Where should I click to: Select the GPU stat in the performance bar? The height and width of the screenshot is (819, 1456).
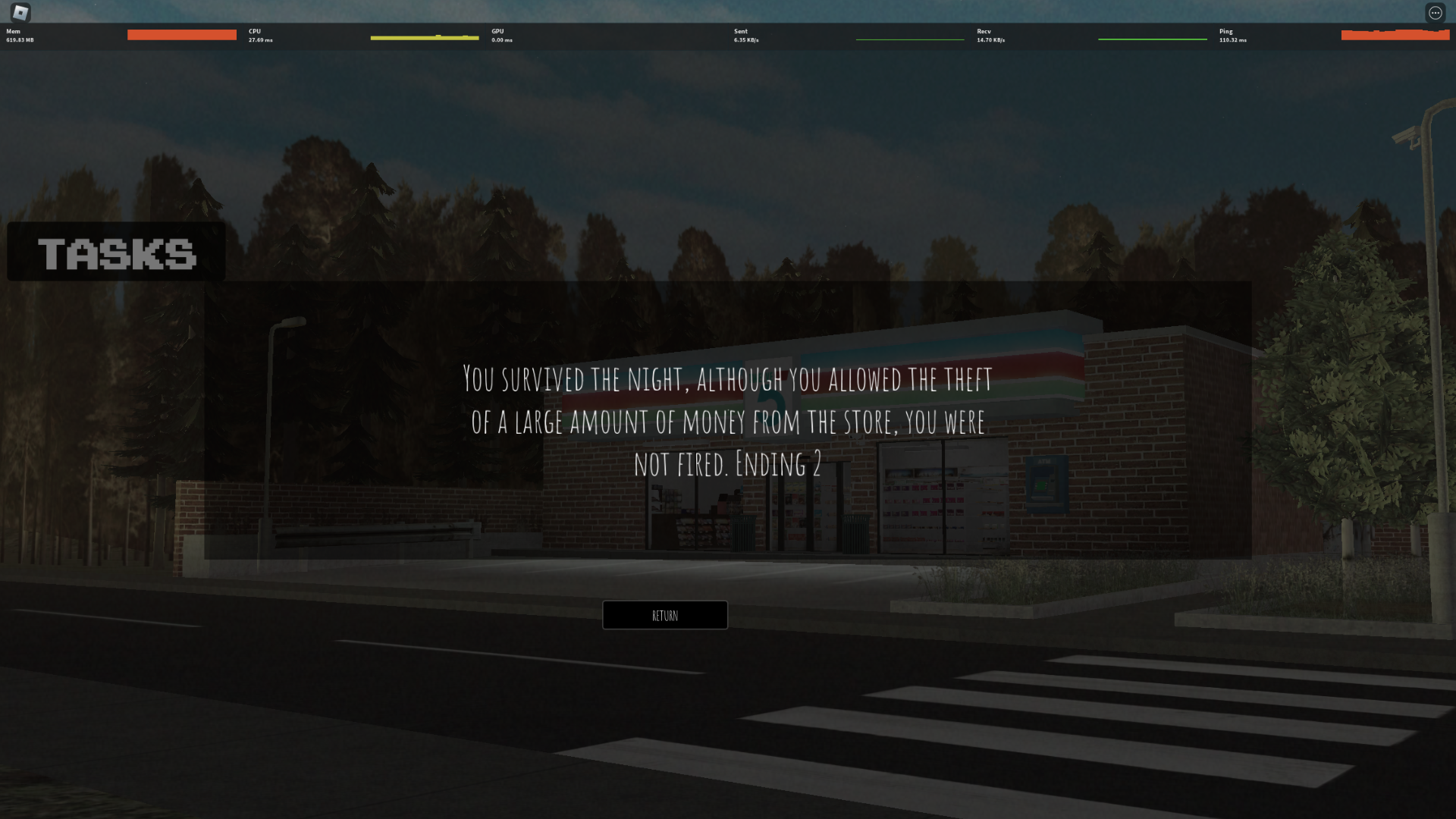point(498,35)
